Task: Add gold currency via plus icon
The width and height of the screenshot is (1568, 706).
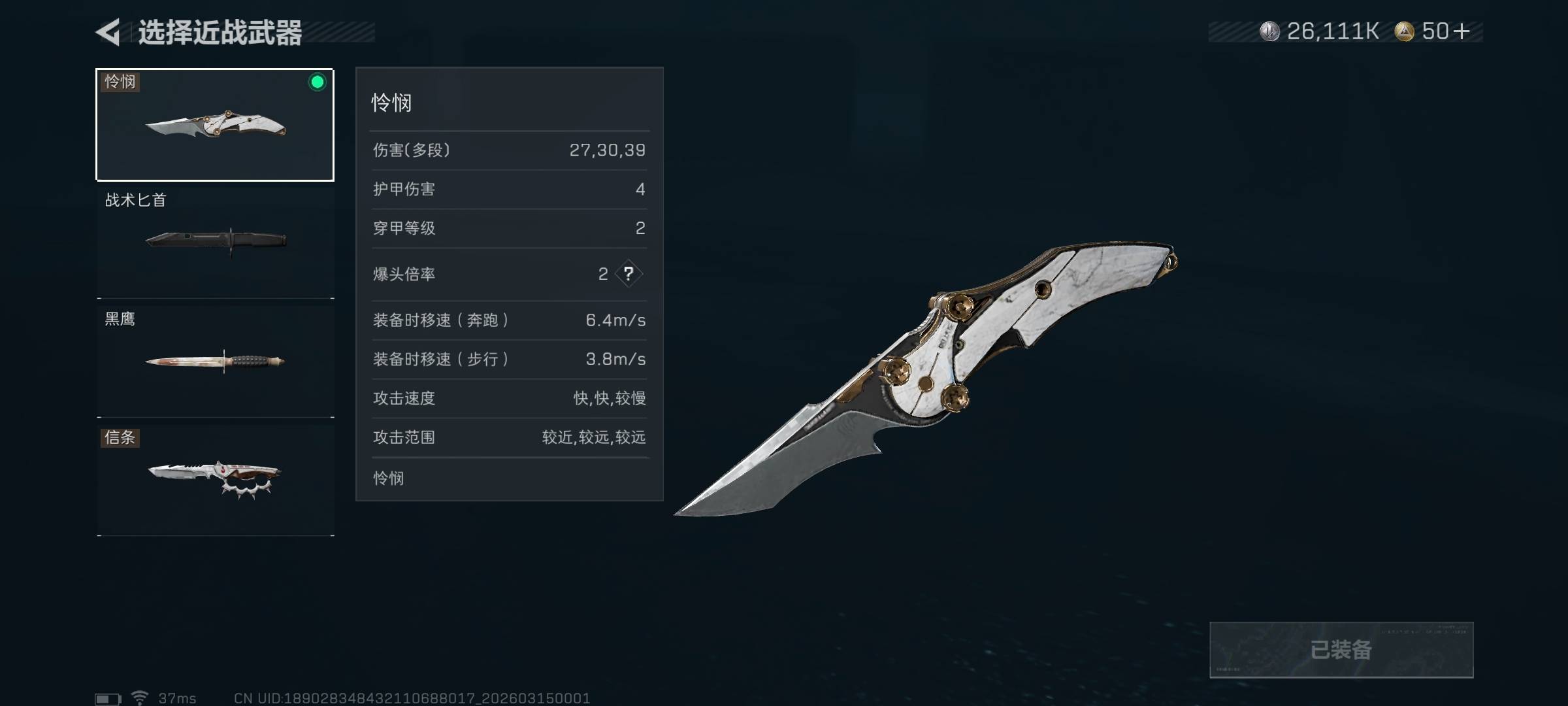Action: (x=1462, y=31)
